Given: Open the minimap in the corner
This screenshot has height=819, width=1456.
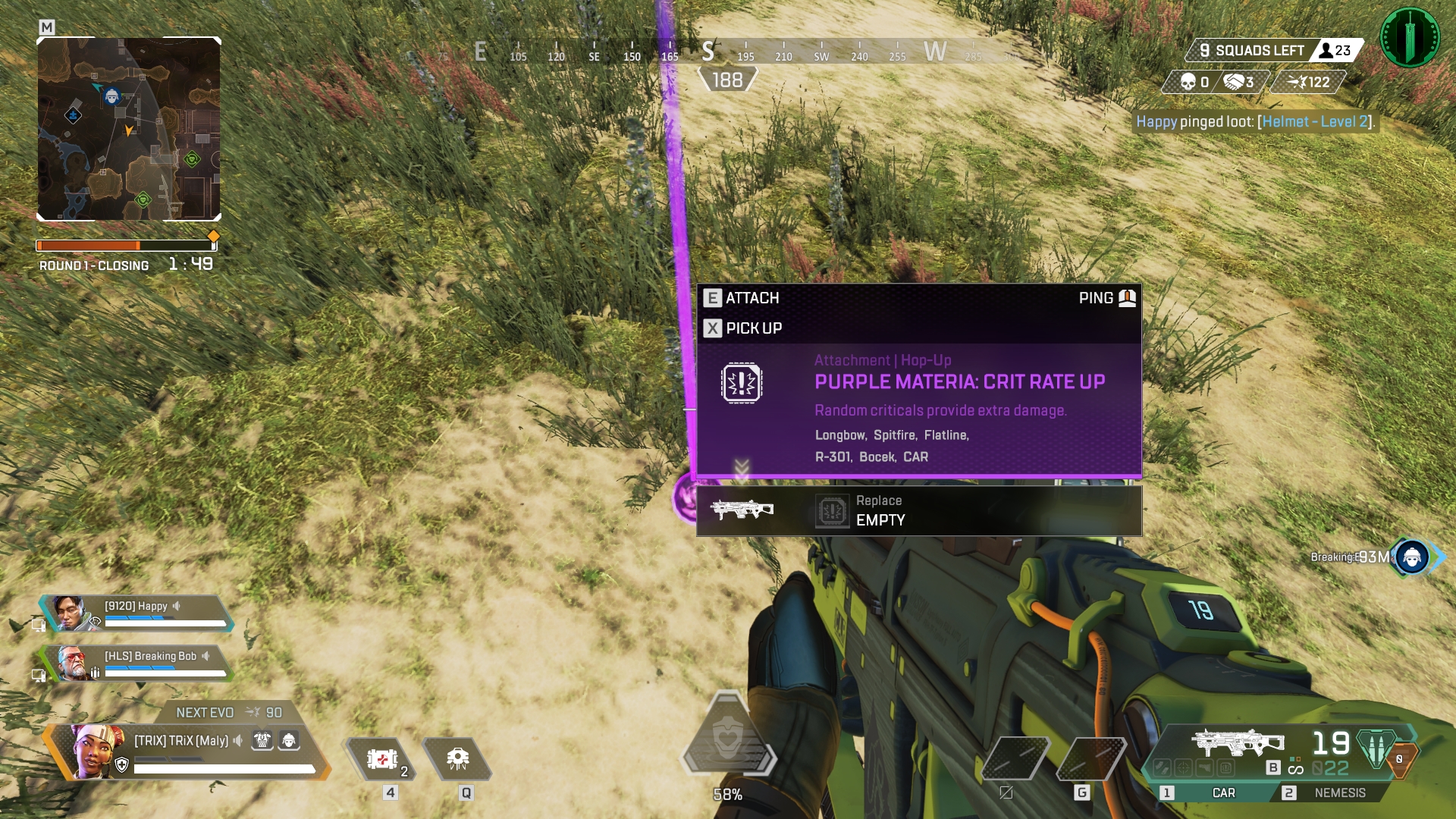Looking at the screenshot, I should tap(129, 129).
